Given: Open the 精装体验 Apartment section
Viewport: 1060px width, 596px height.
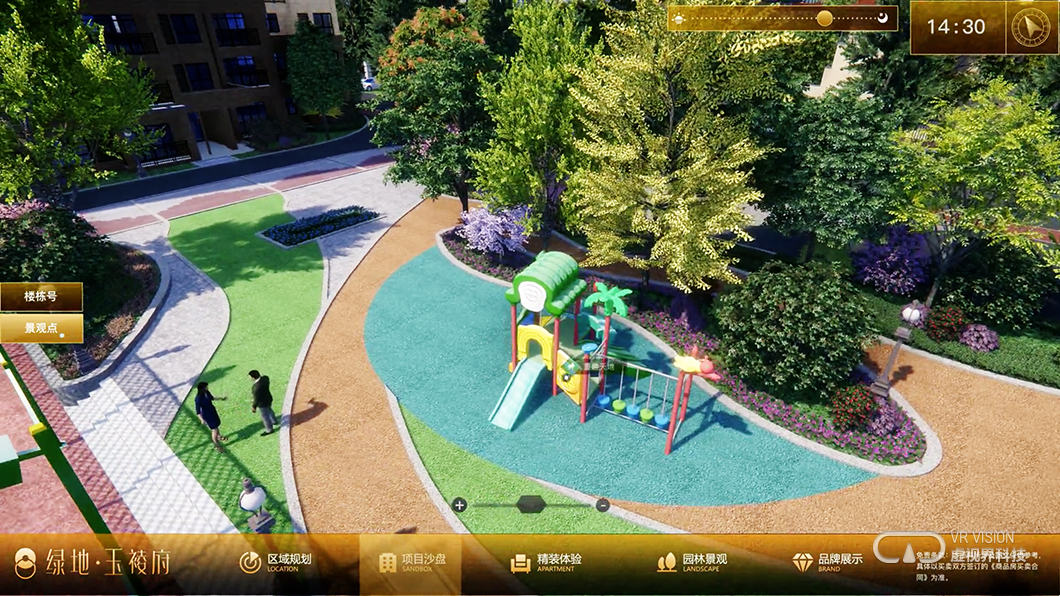Looking at the screenshot, I should [546, 562].
